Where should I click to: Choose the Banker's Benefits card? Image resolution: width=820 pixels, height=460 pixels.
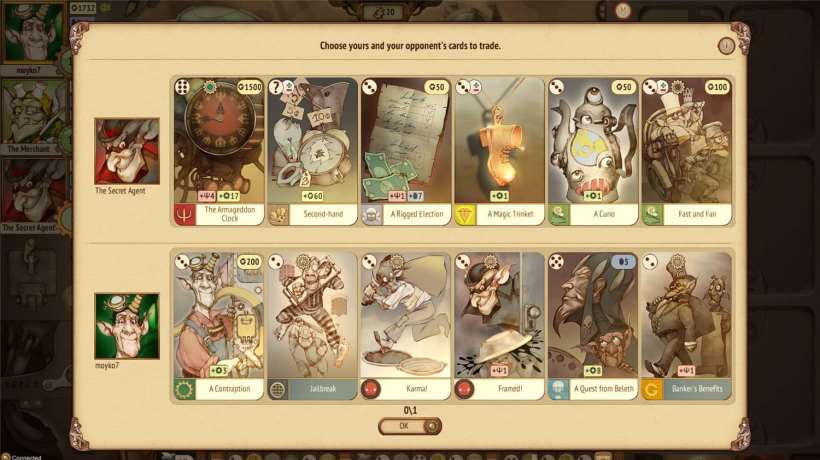(x=686, y=325)
